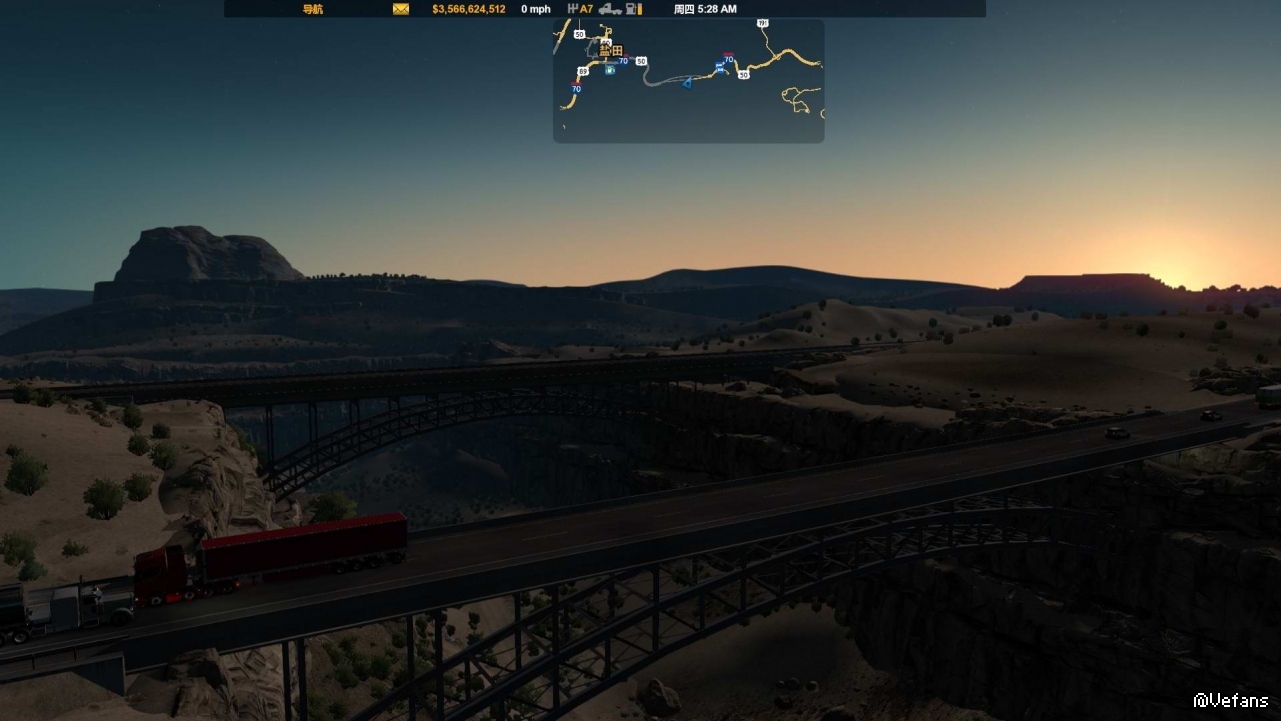Open the 导航 navigation tab
The height and width of the screenshot is (721, 1281).
point(312,9)
